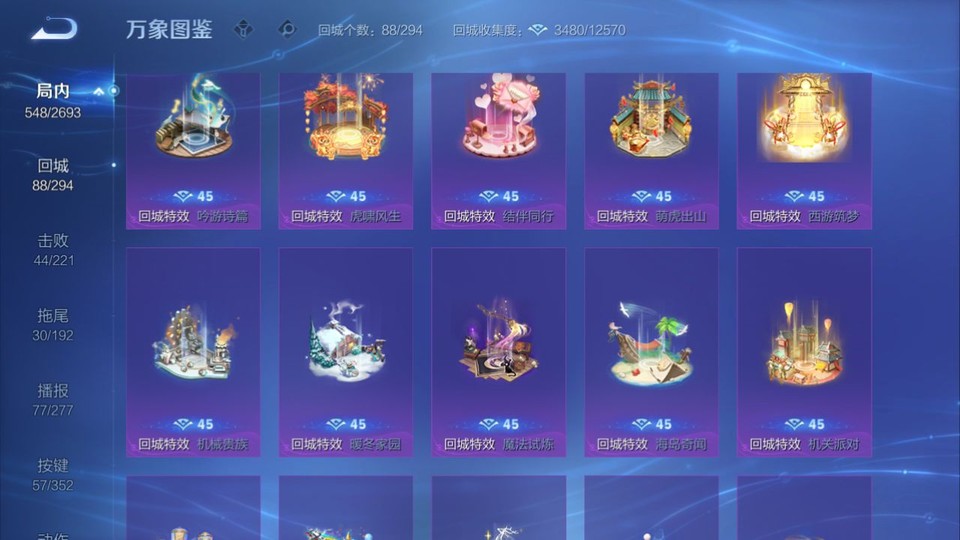View the 结伴同行 recall effect card

click(498, 150)
